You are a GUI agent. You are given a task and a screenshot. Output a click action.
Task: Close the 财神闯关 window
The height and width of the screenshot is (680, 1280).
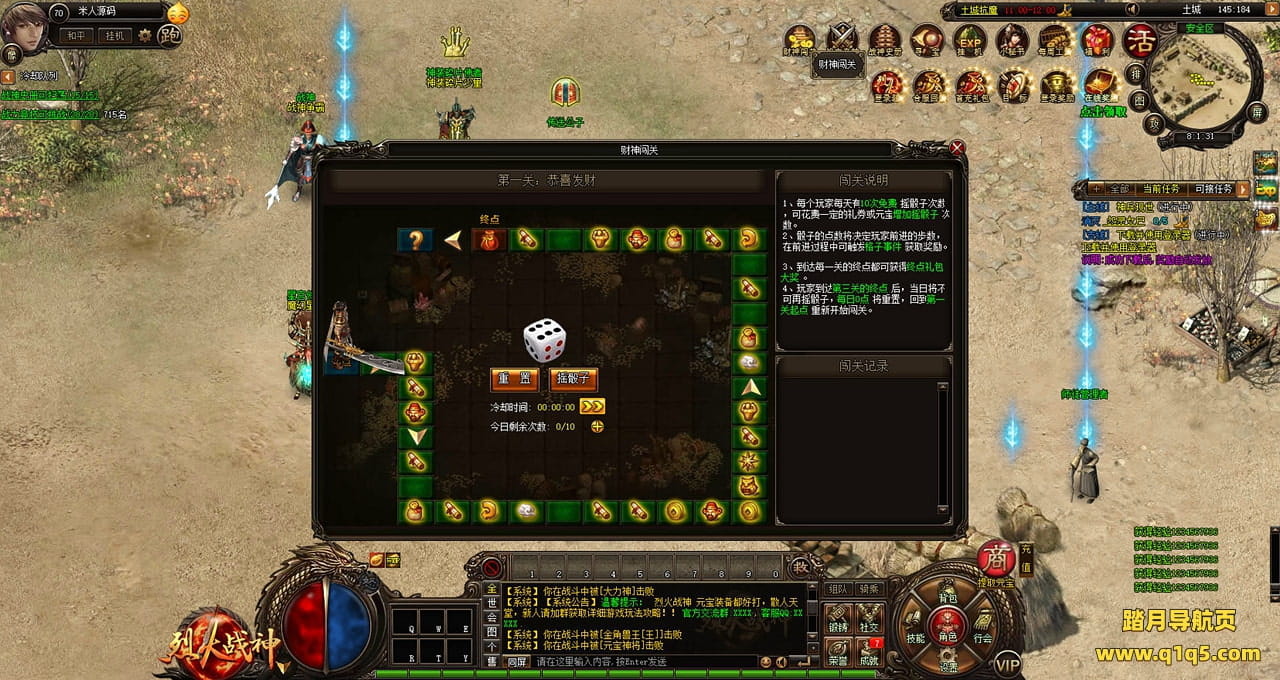pos(957,148)
